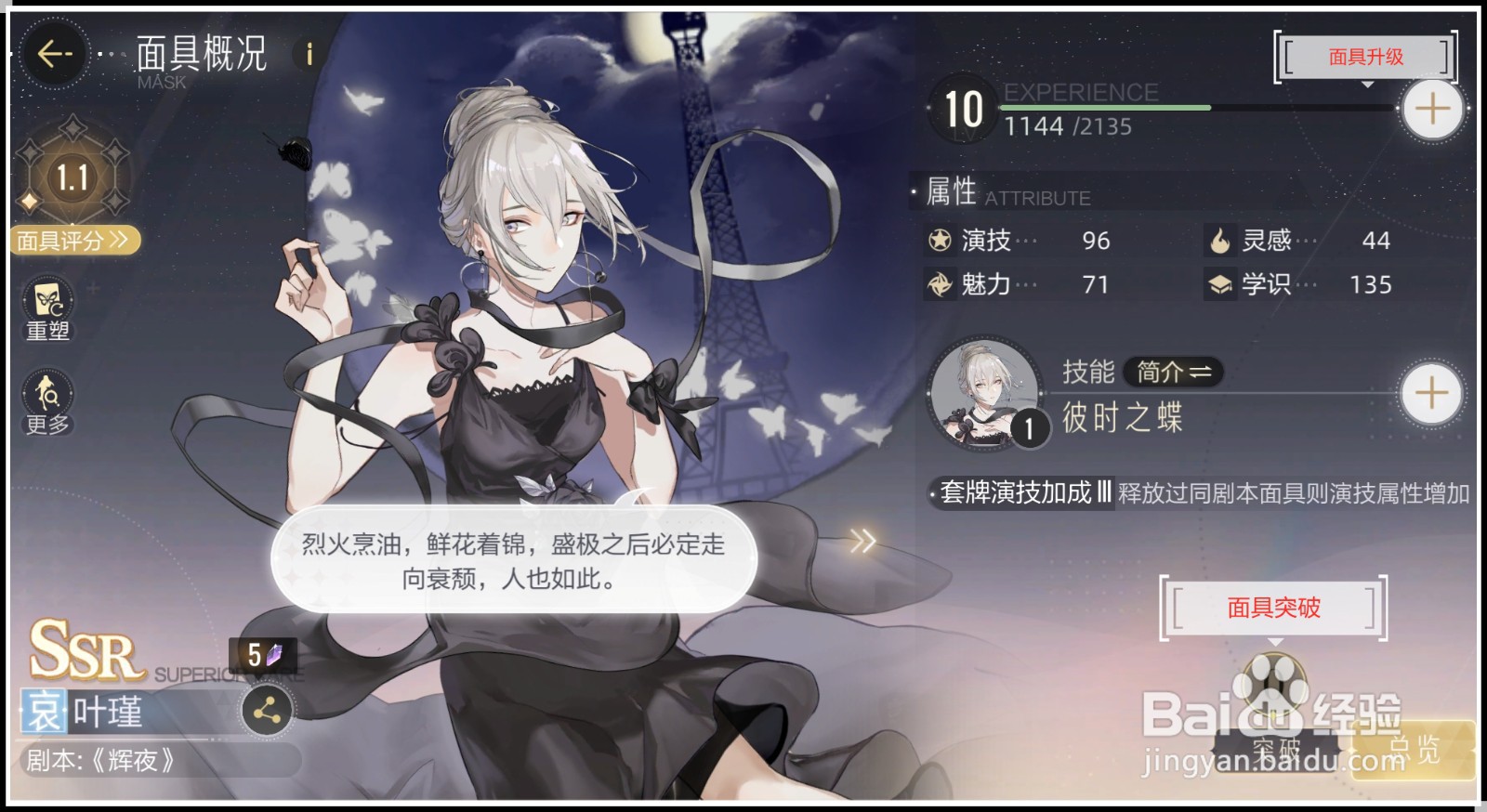Click the back arrow to leave 面具概况
The image size is (1487, 812).
point(56,53)
